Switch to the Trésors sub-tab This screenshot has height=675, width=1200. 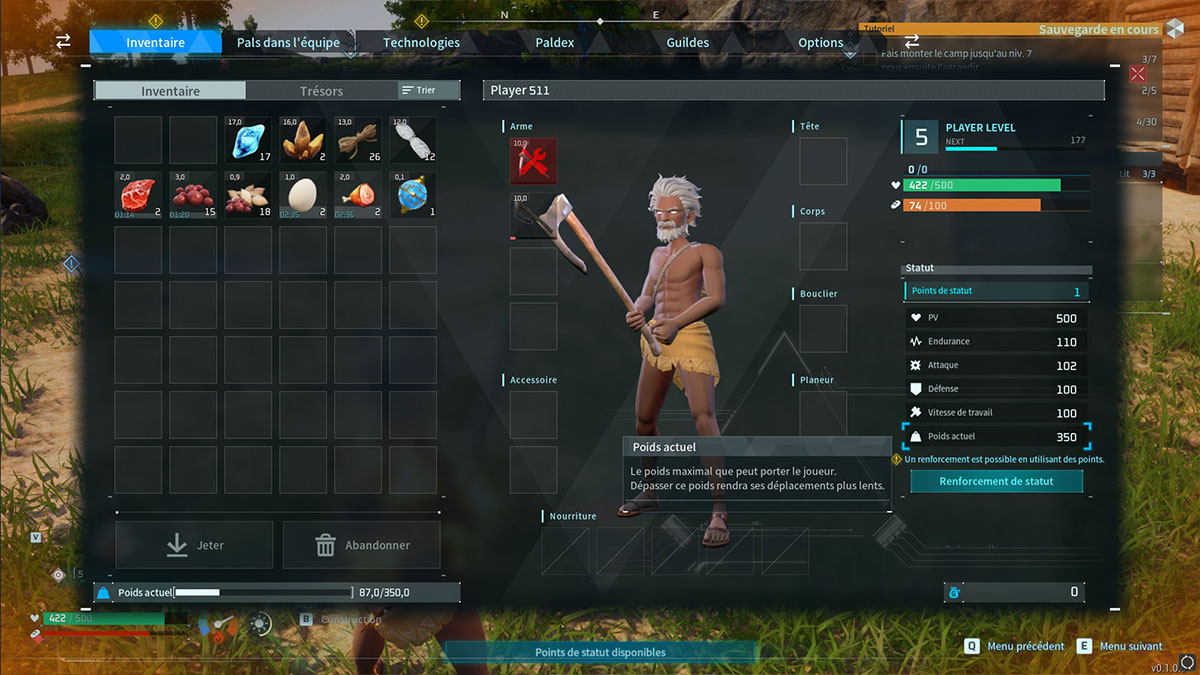pyautogui.click(x=321, y=91)
